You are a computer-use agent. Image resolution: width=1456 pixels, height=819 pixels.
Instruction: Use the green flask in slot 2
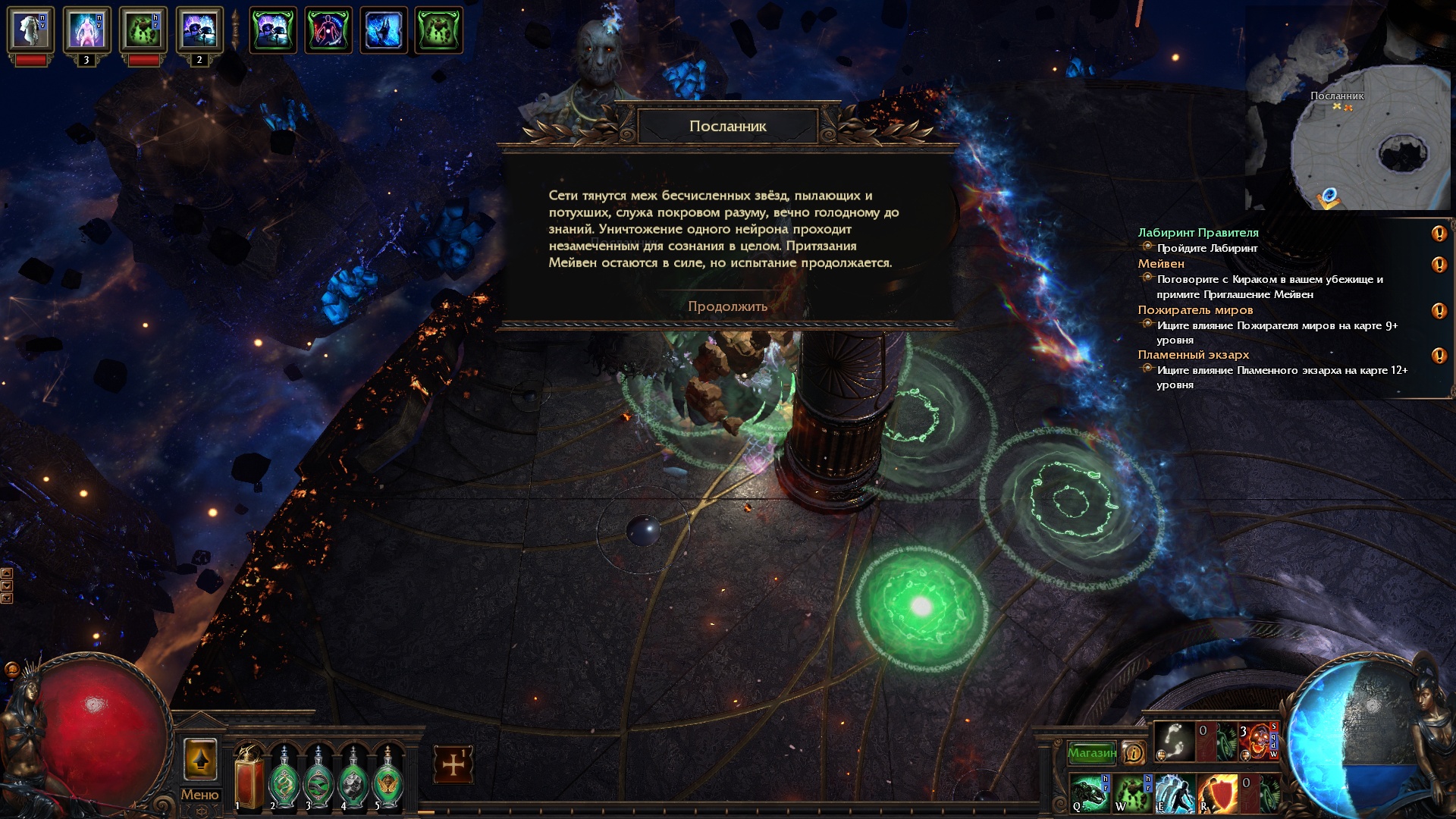click(x=284, y=779)
